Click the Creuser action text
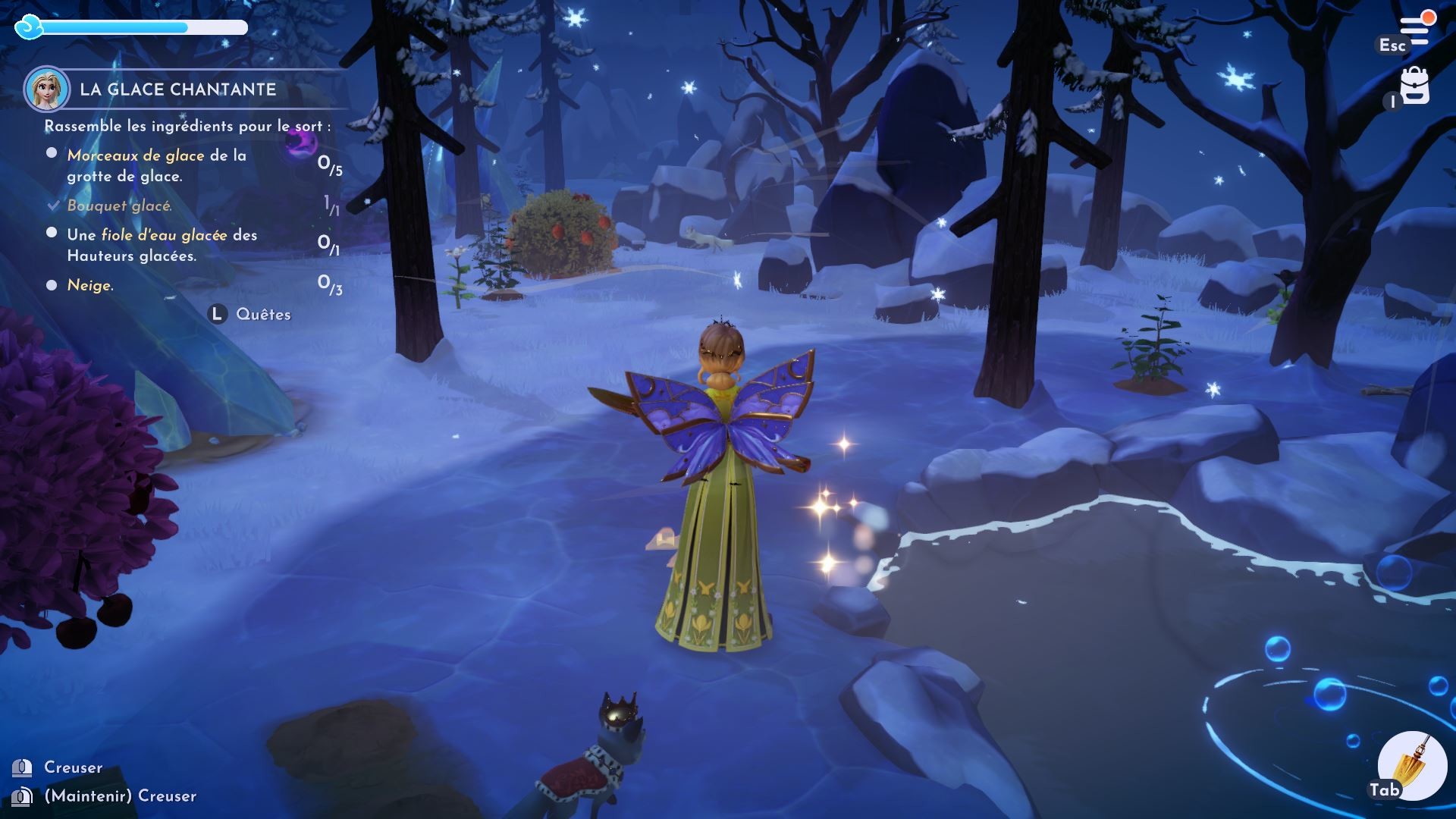 (x=76, y=767)
